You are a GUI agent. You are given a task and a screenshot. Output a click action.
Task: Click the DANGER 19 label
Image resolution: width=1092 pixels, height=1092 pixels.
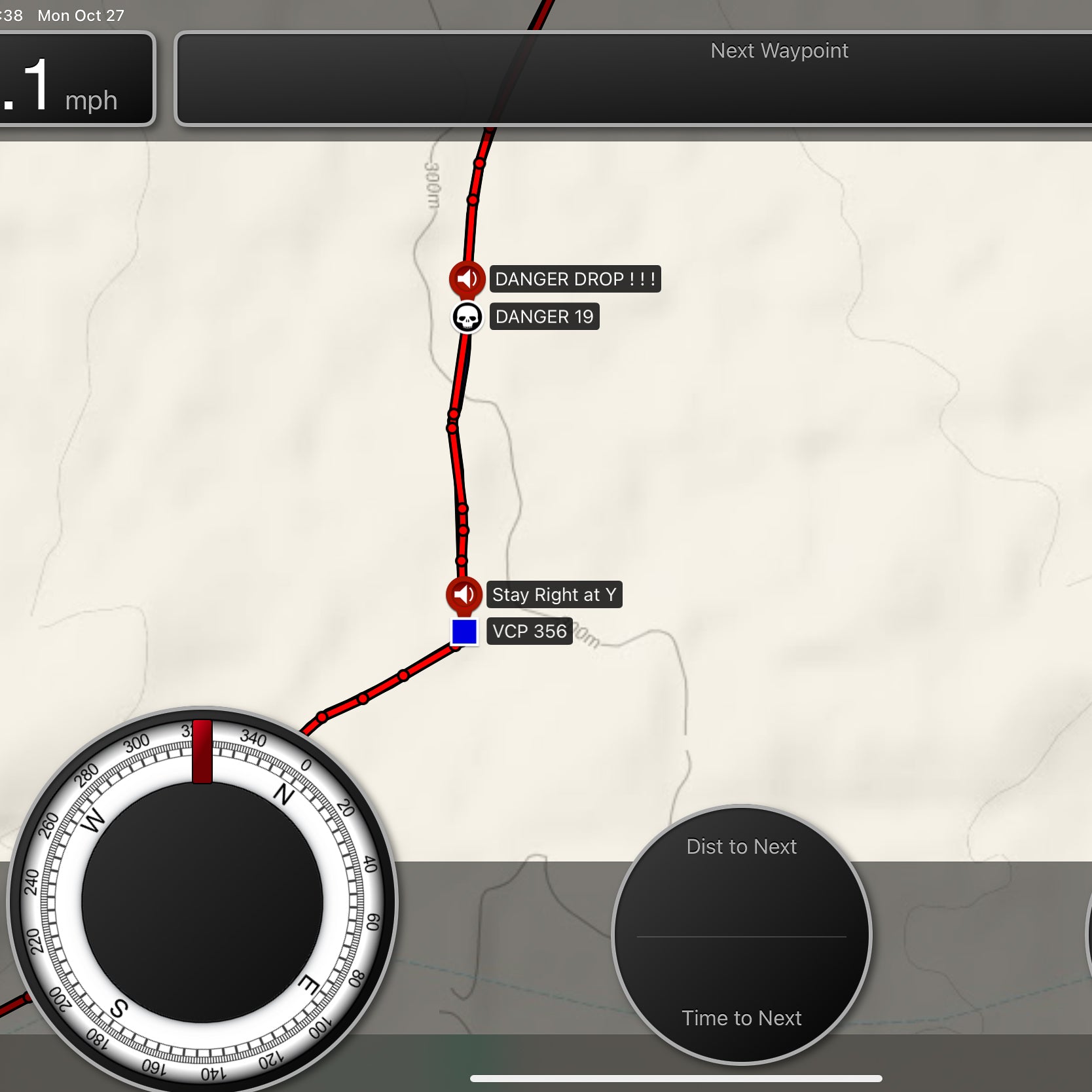coord(544,317)
